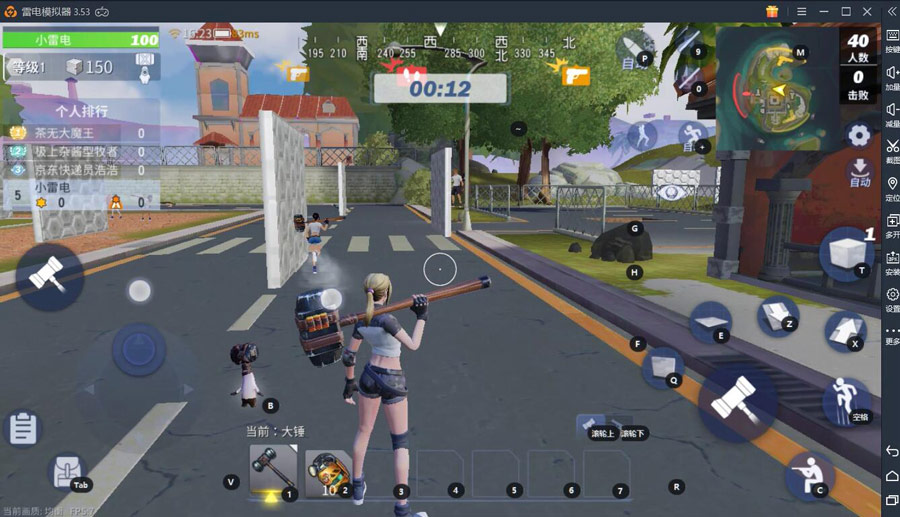Toggle the auto pickup button

click(x=859, y=172)
